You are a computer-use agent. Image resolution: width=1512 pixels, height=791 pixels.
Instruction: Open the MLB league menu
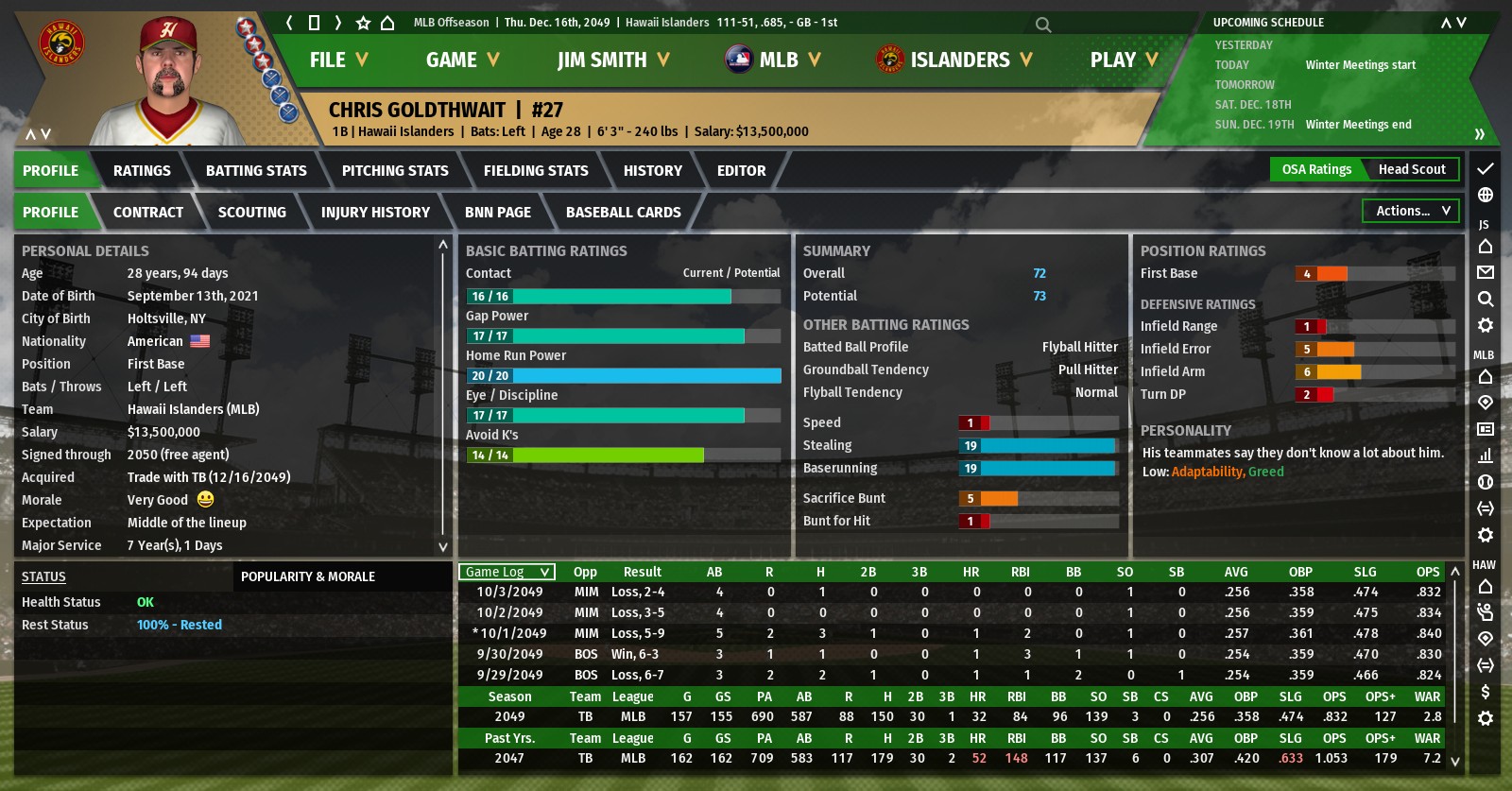tap(773, 60)
